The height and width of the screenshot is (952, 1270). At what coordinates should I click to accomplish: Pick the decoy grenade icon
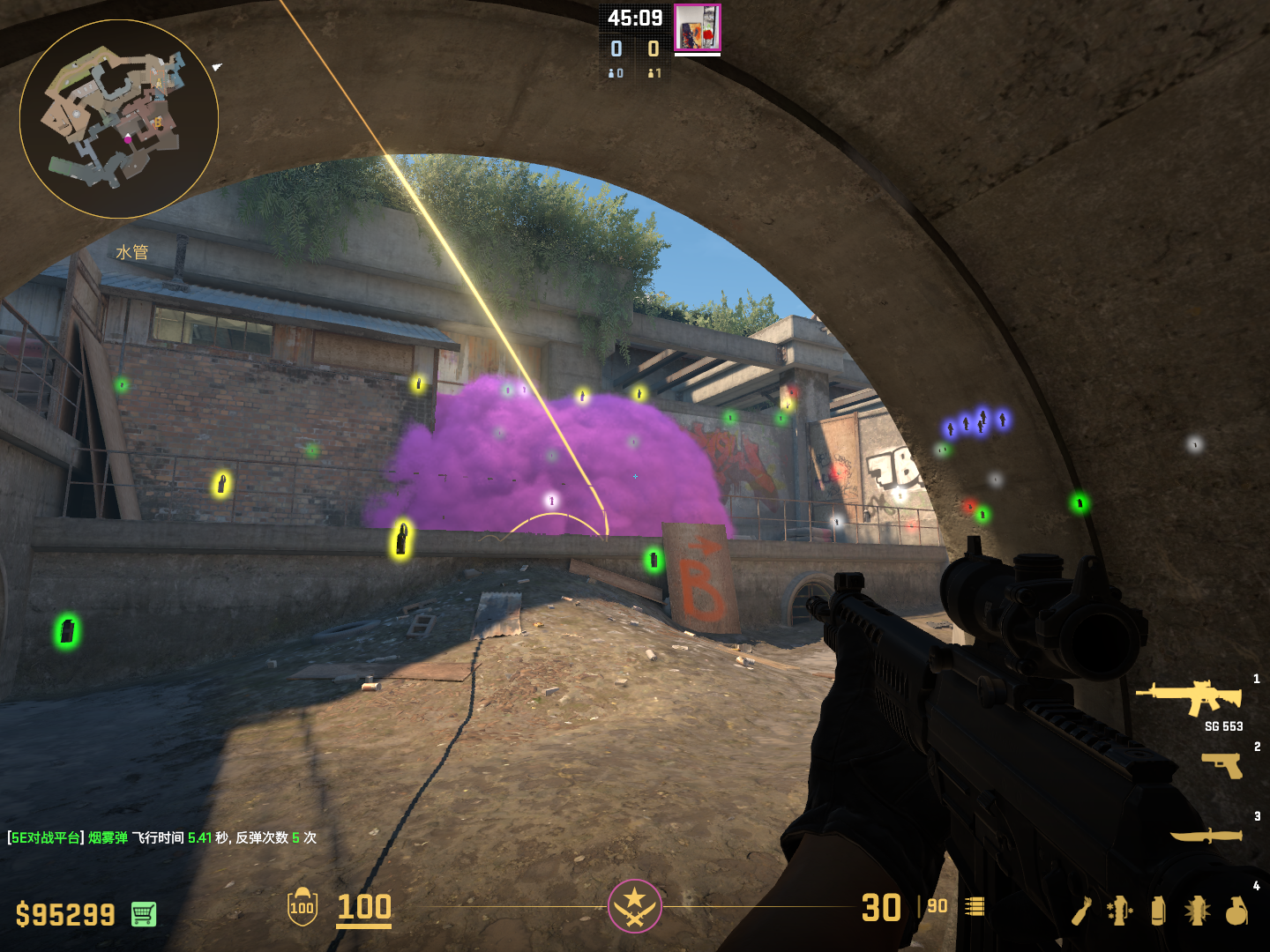coord(1119,911)
